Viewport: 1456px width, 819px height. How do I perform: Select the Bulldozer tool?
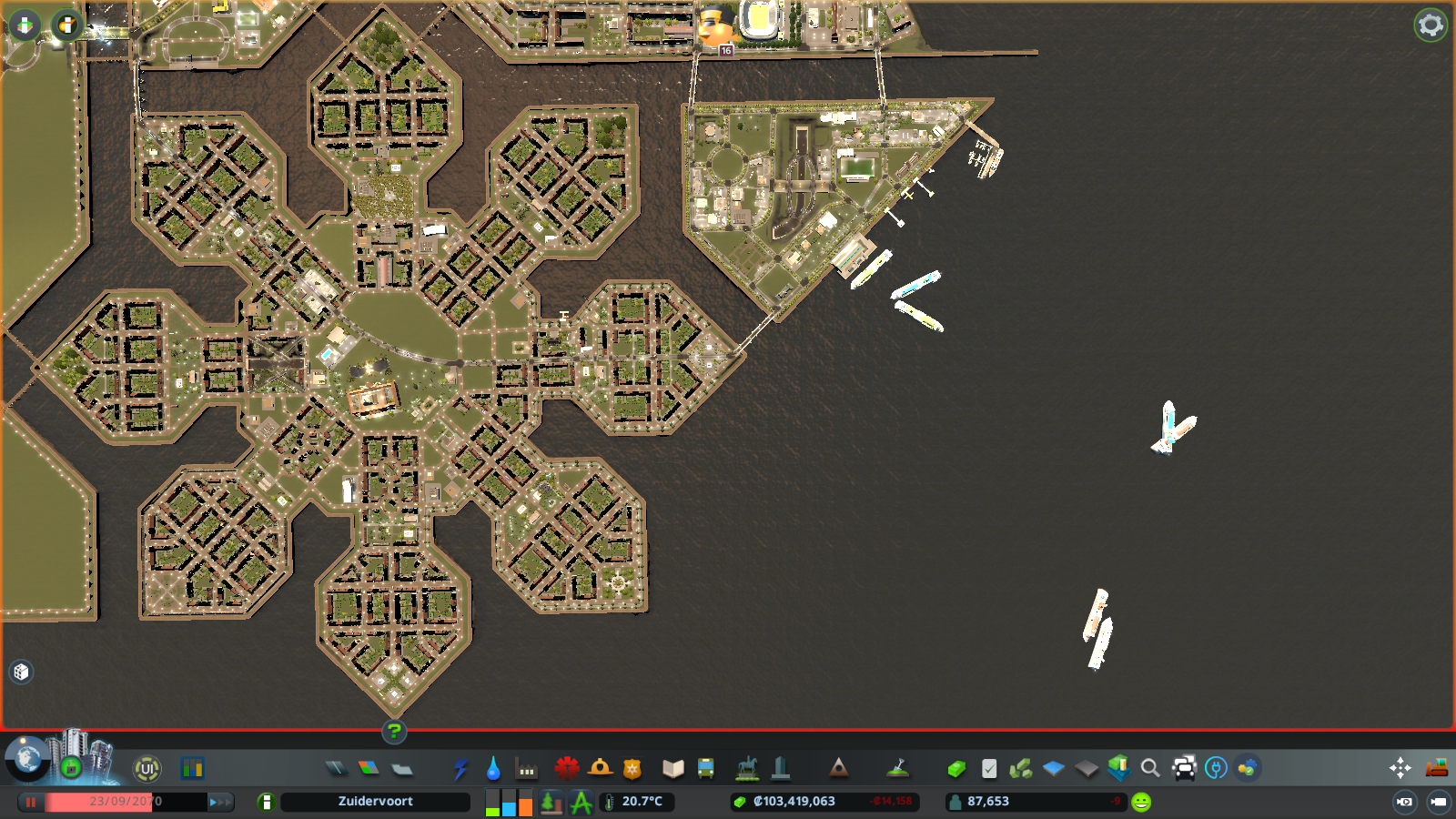(x=1438, y=767)
